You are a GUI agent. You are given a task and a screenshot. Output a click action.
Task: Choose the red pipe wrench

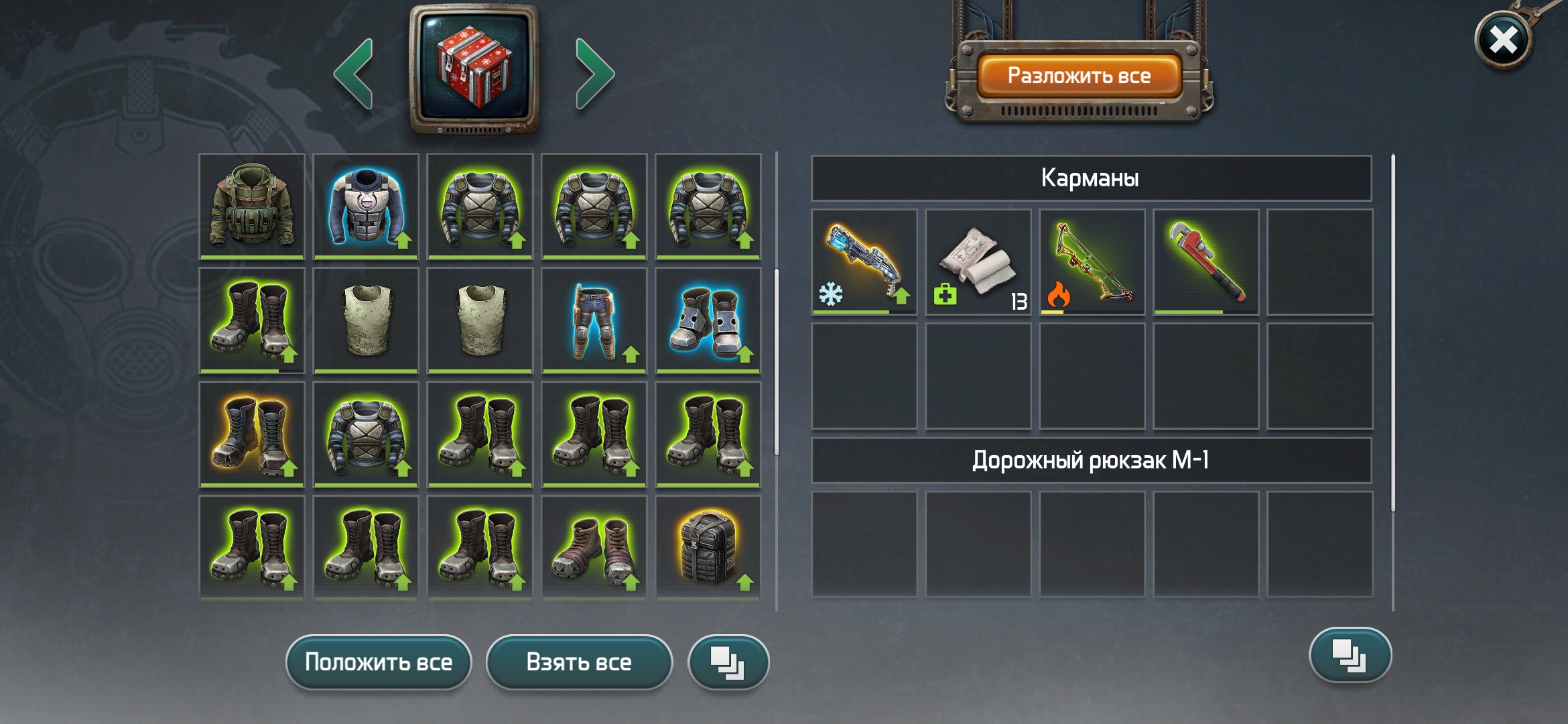(1206, 262)
